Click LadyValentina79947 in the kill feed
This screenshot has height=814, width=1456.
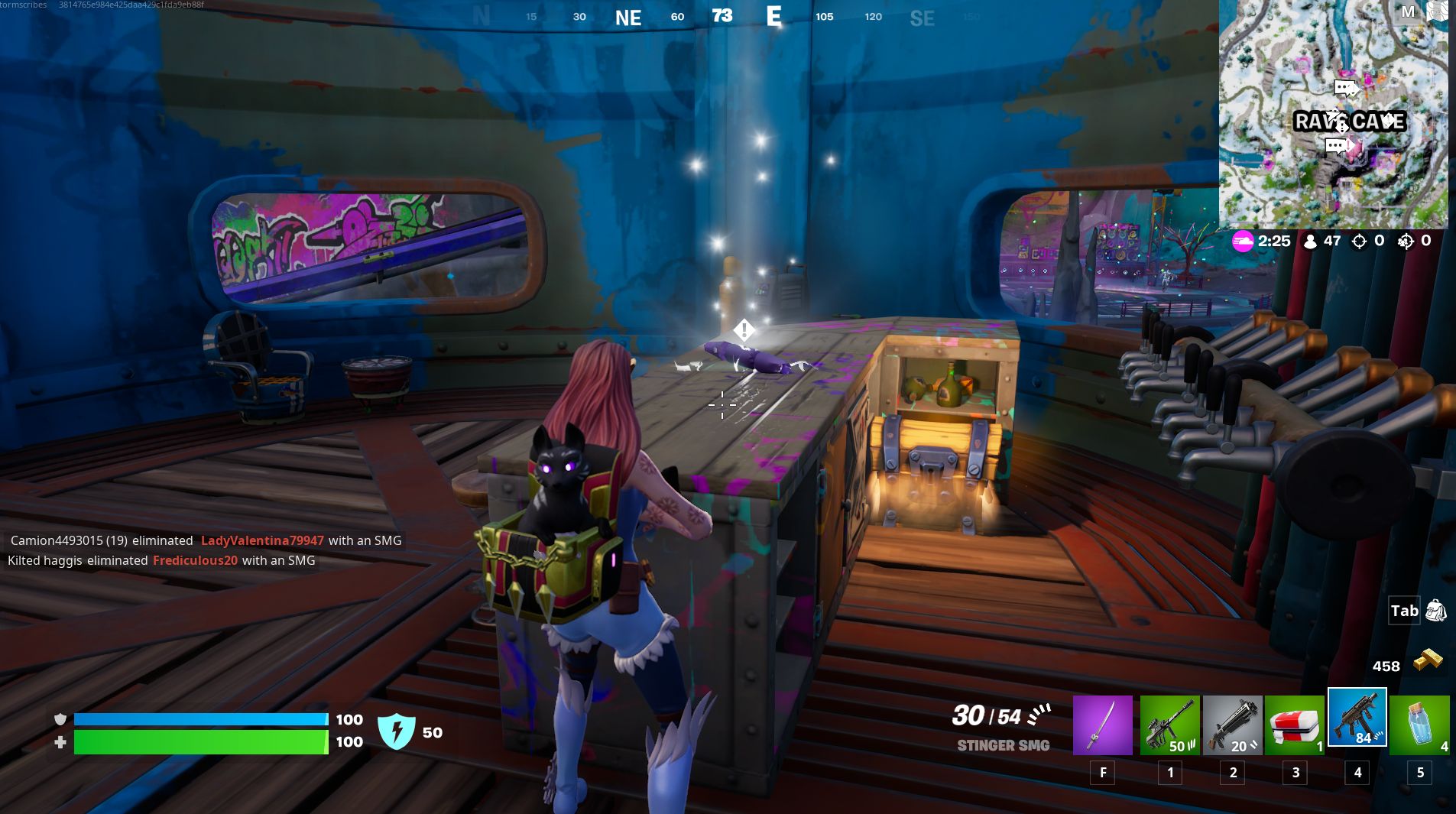click(x=261, y=540)
